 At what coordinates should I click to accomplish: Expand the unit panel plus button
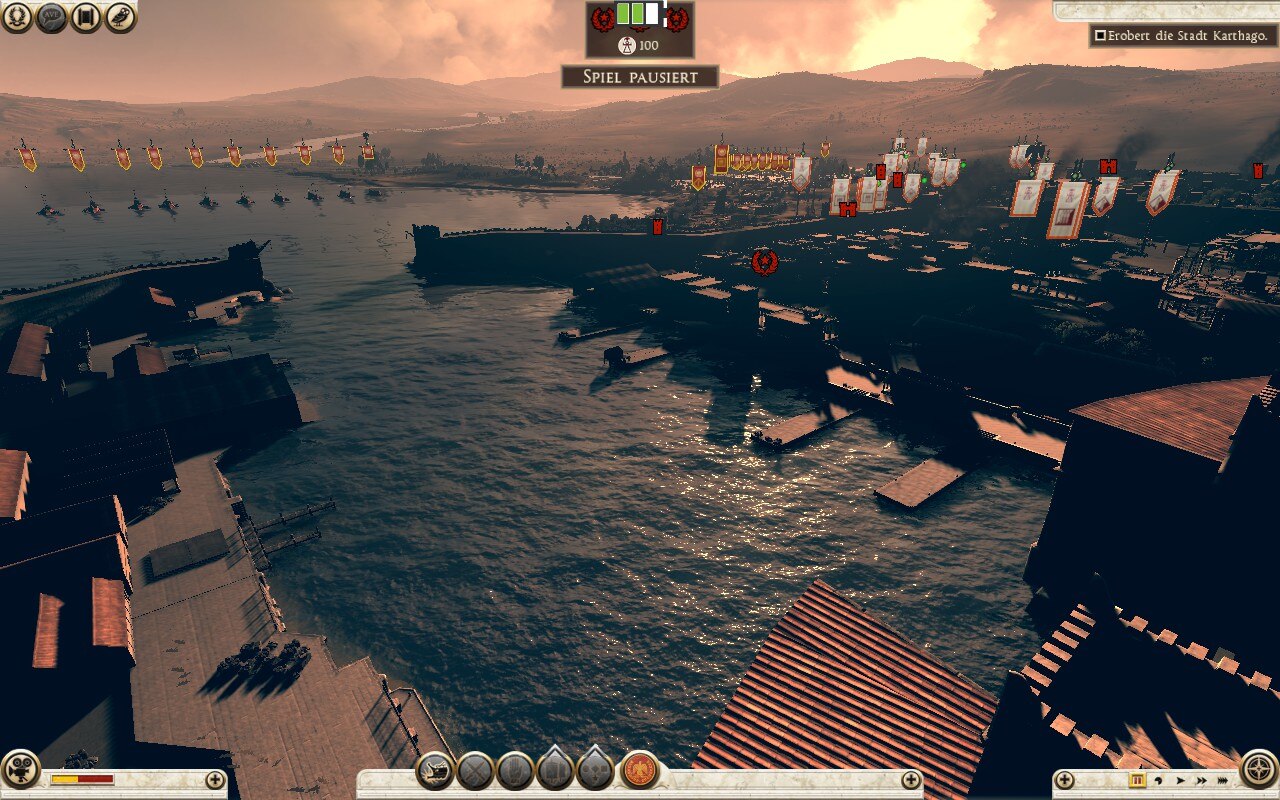pos(910,780)
